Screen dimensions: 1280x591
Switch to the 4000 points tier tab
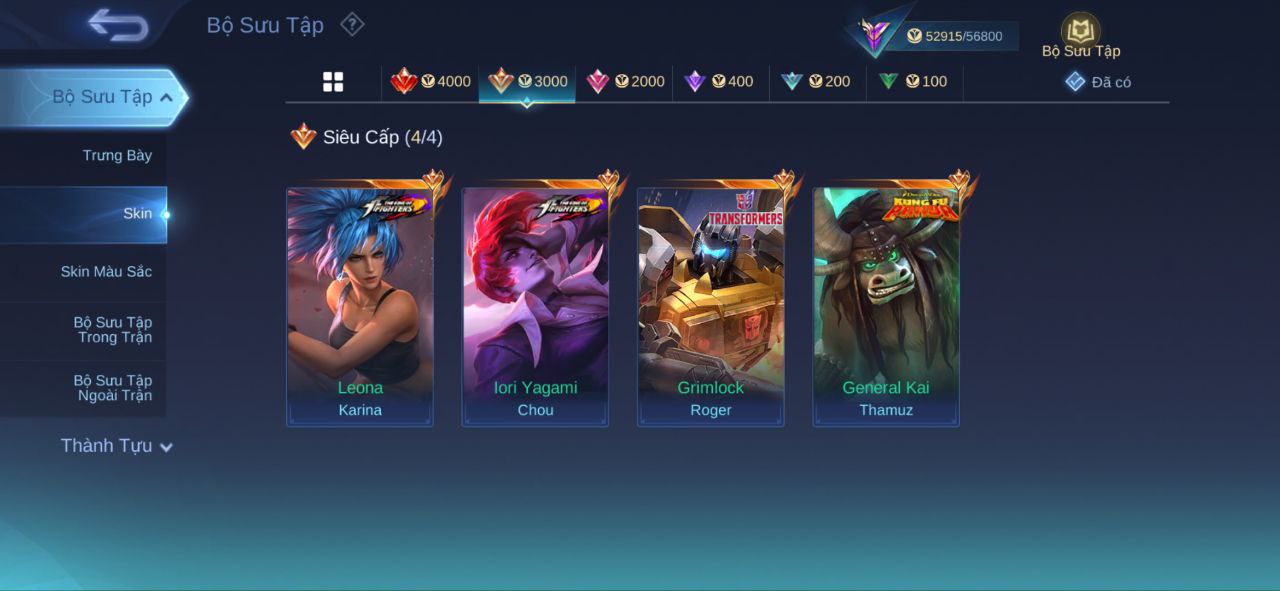click(431, 81)
